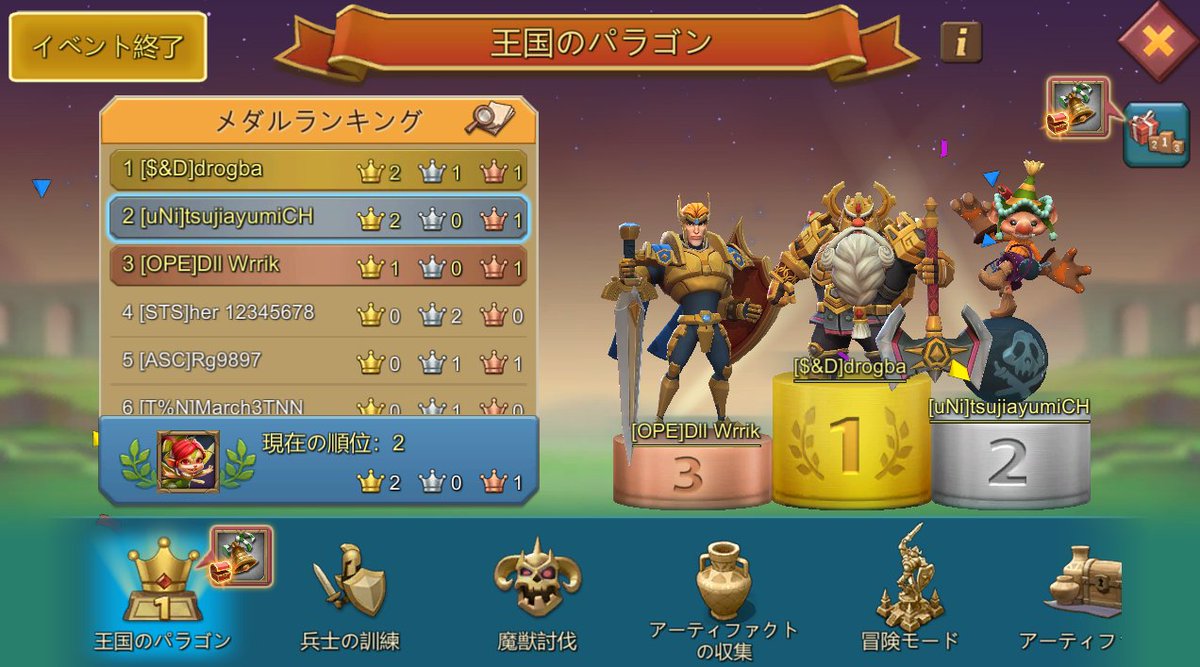1200x667 pixels.
Task: Click your player avatar in current rank bar
Action: tap(187, 460)
